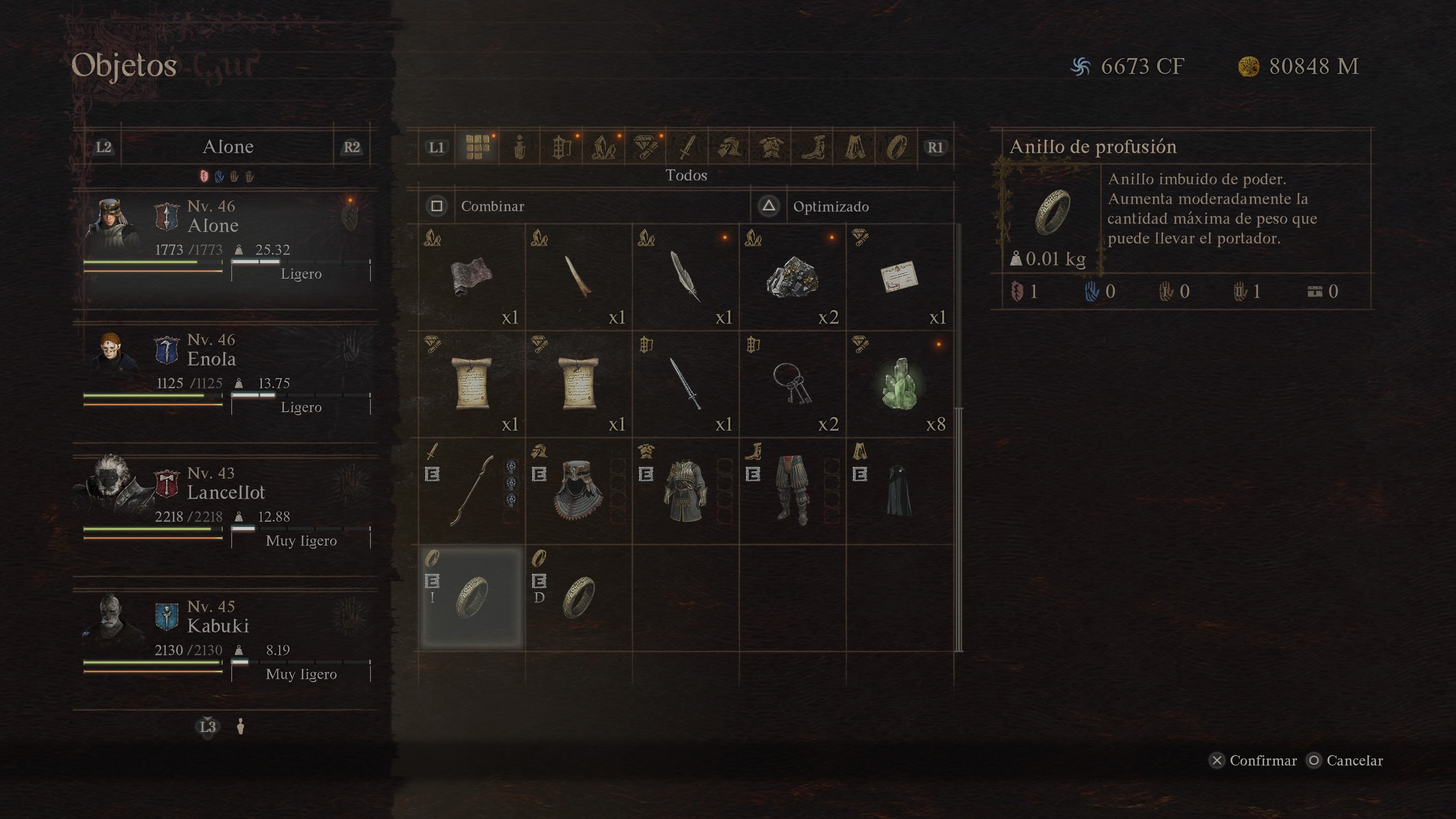Switch to the all-items grid tab

click(478, 147)
